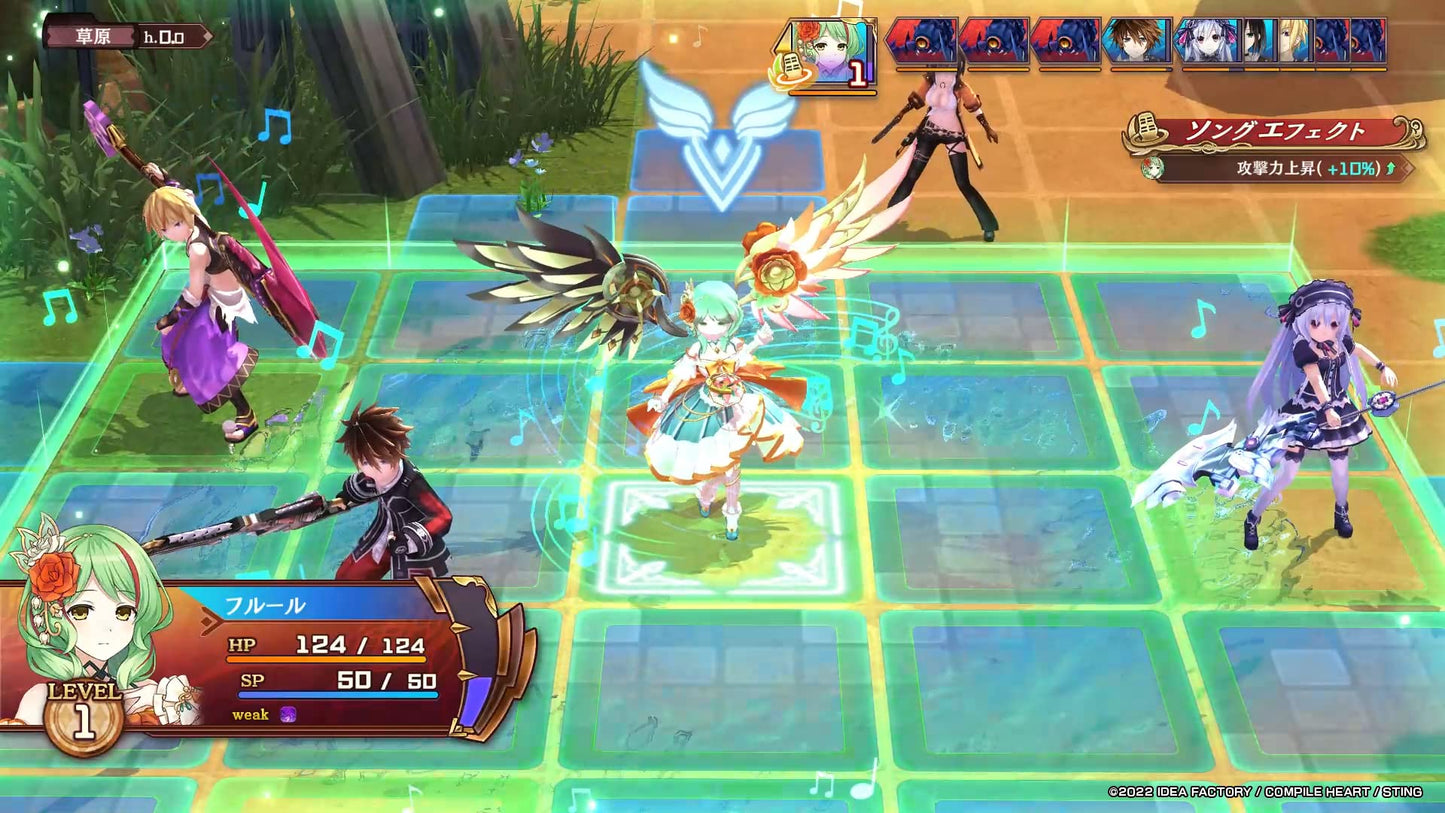Expand the ソングエフェクト panel
1445x813 pixels.
[1275, 128]
